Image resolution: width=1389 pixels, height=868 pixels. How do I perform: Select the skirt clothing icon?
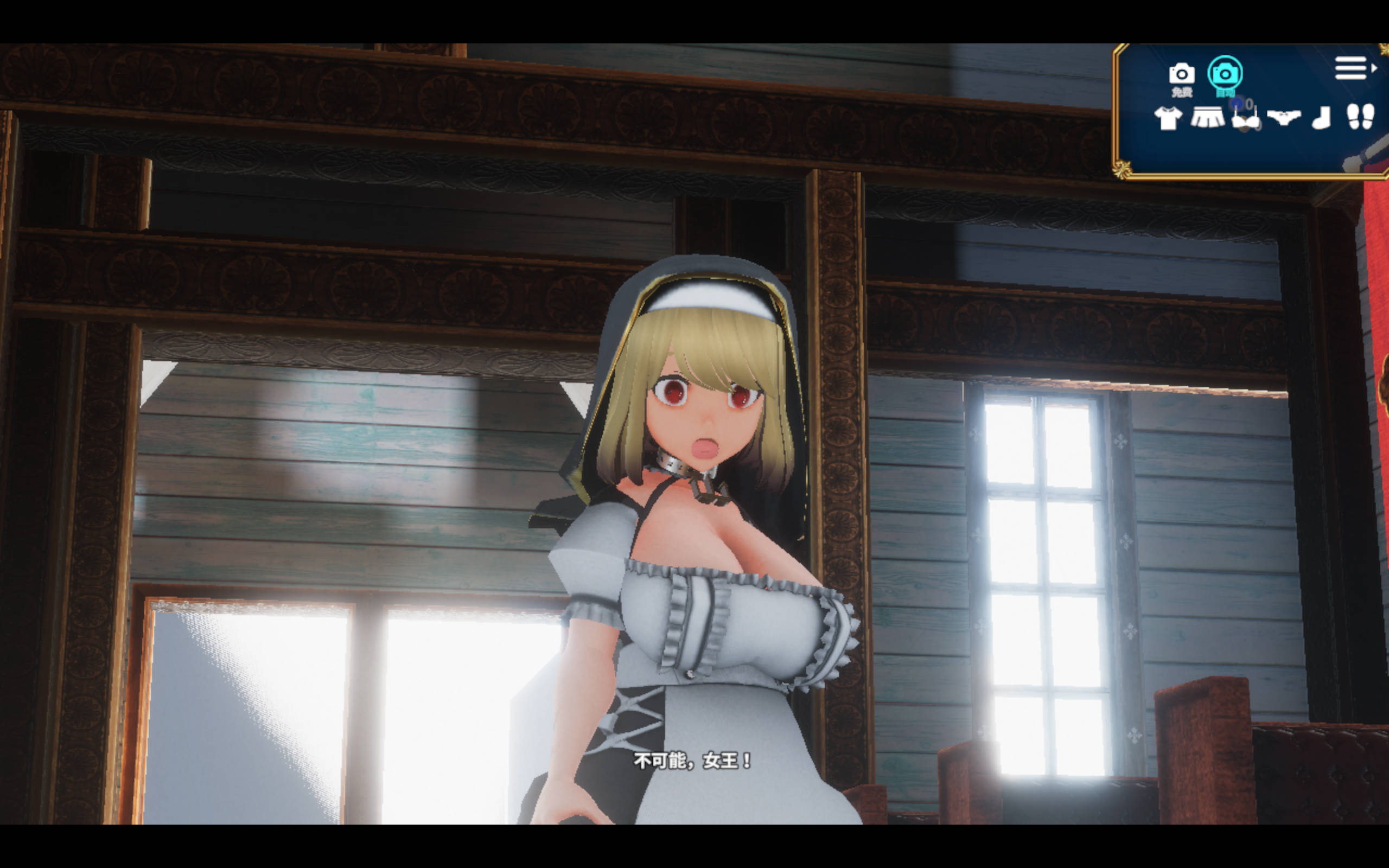(1211, 119)
